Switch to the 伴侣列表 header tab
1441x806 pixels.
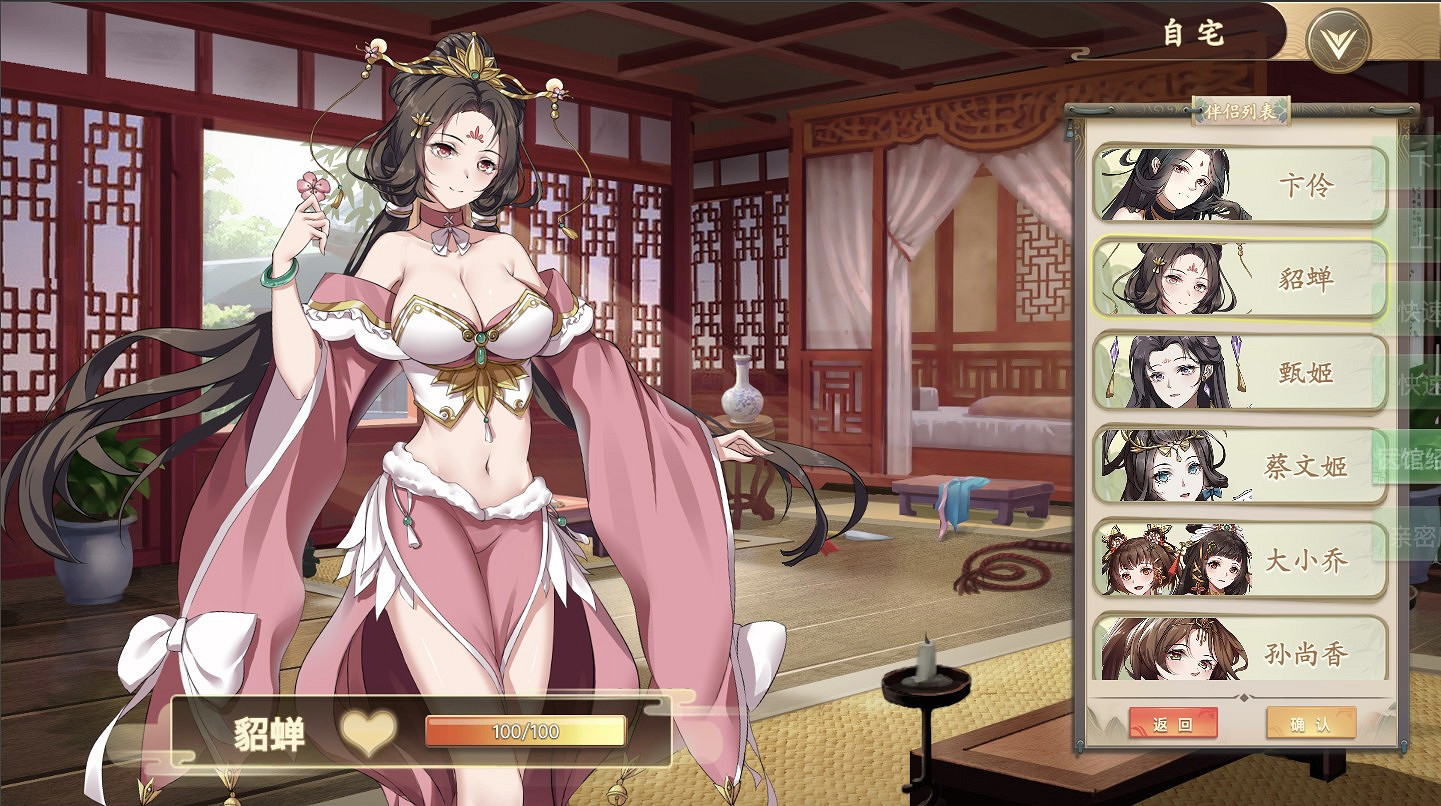click(1240, 111)
